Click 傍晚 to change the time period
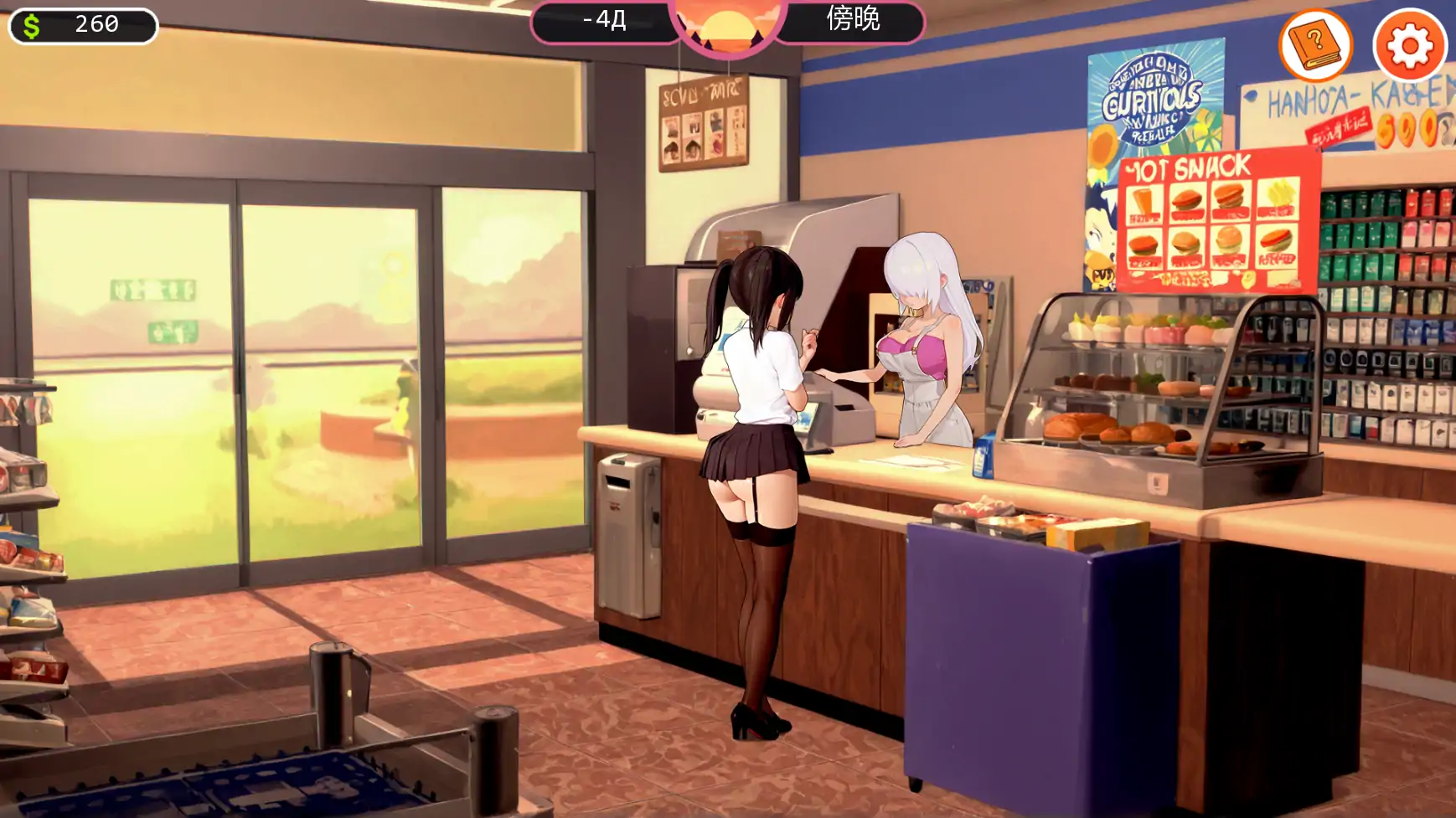Screen dimensions: 1456x818 pyautogui.click(x=852, y=23)
